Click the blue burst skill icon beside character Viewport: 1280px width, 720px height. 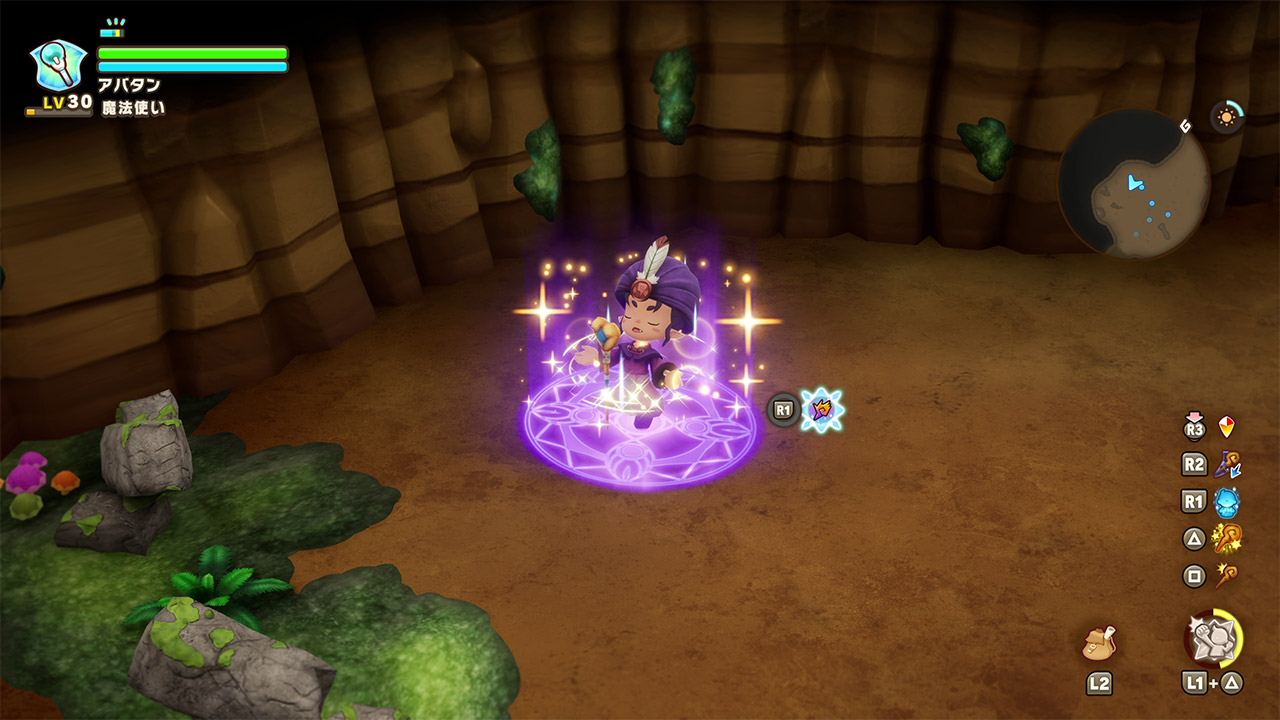(822, 409)
